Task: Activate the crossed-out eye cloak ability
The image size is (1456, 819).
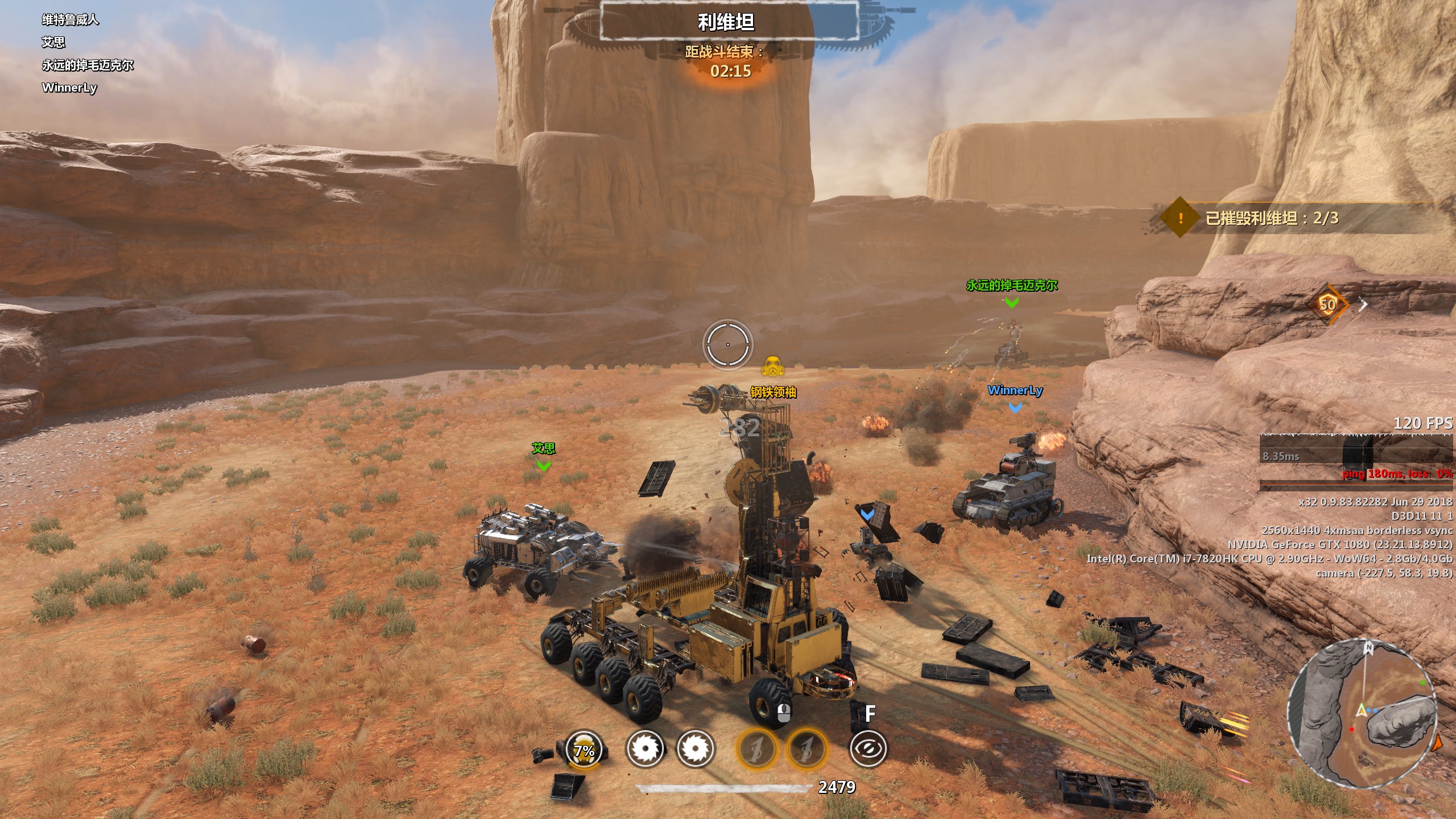Action: pyautogui.click(x=868, y=748)
